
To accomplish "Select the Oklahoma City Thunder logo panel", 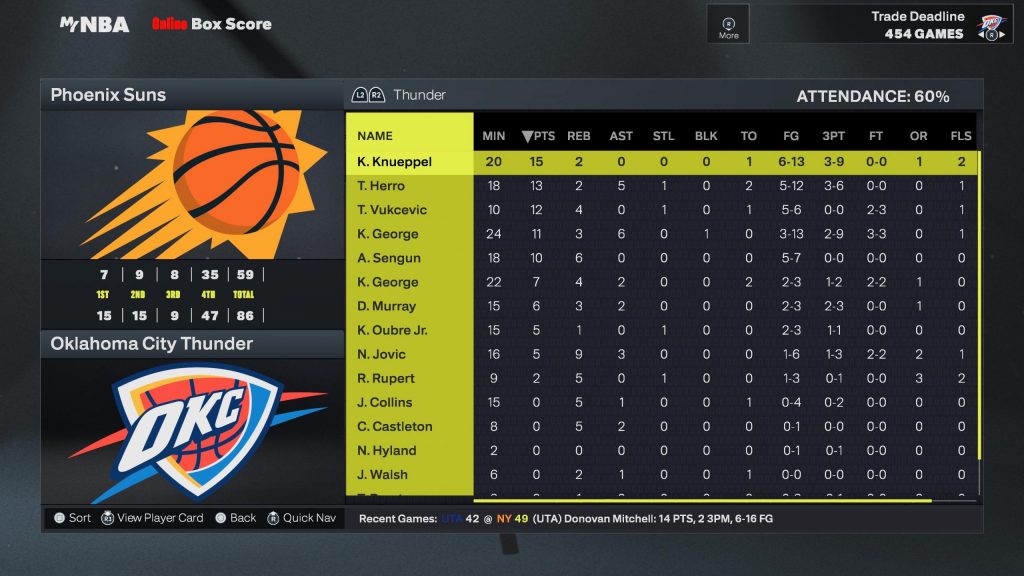I will click(x=192, y=430).
